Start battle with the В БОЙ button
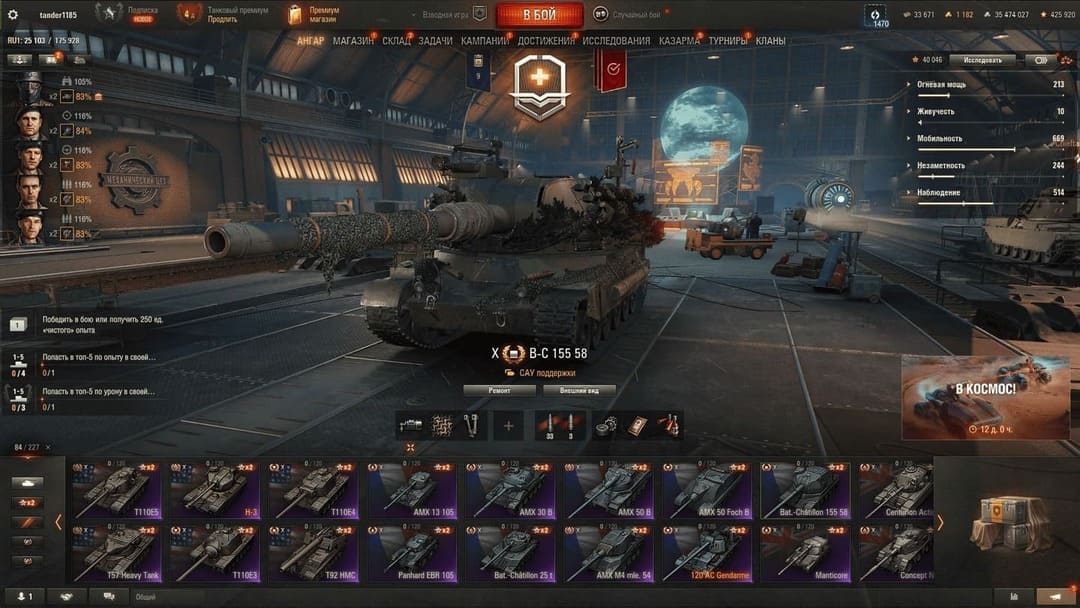 click(539, 14)
